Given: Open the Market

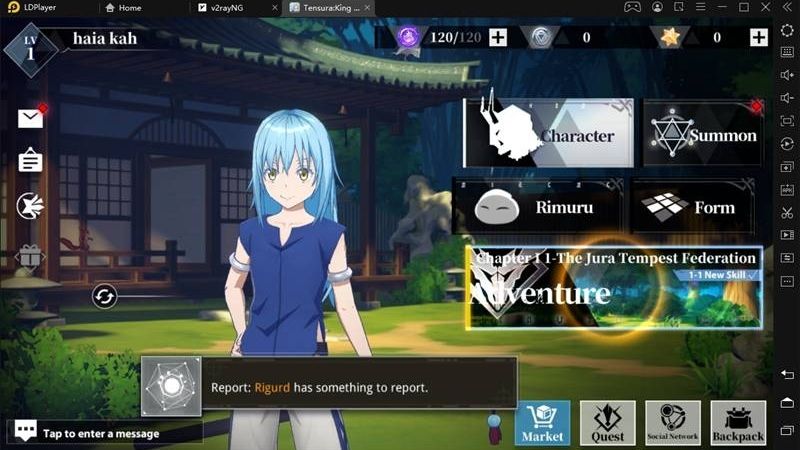Looking at the screenshot, I should [543, 423].
